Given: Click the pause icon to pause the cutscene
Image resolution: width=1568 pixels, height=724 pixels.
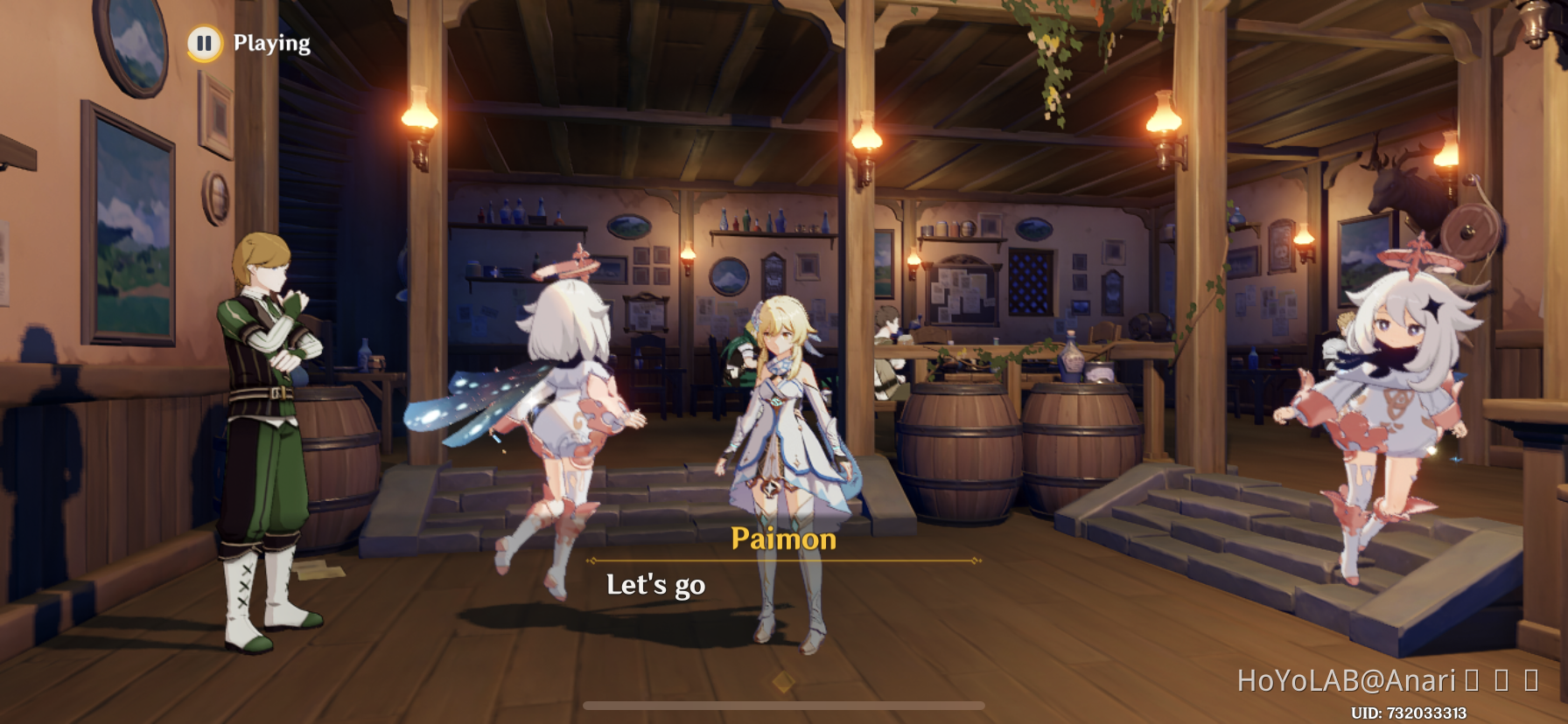Looking at the screenshot, I should 204,42.
